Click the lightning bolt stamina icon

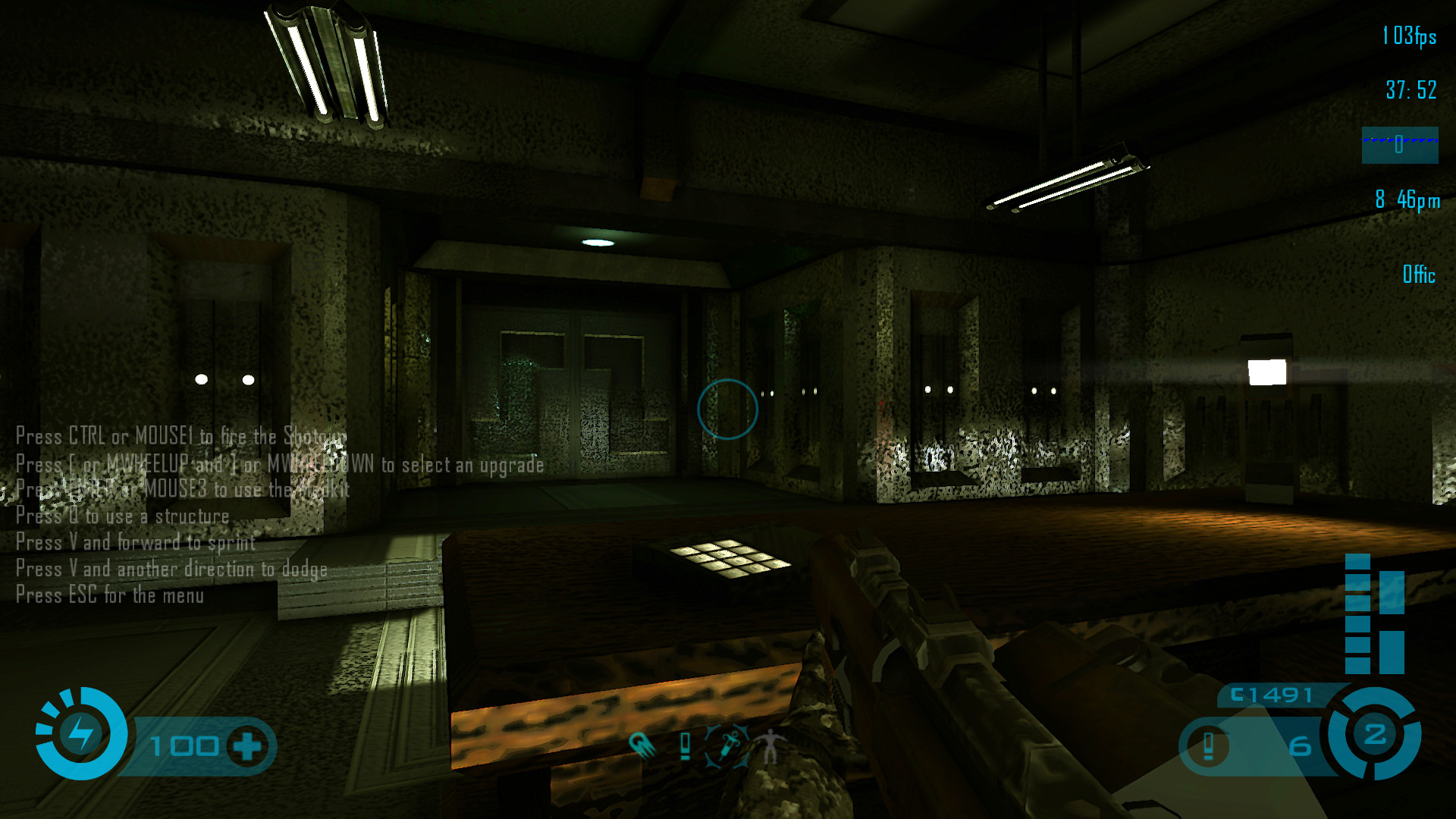pyautogui.click(x=80, y=733)
